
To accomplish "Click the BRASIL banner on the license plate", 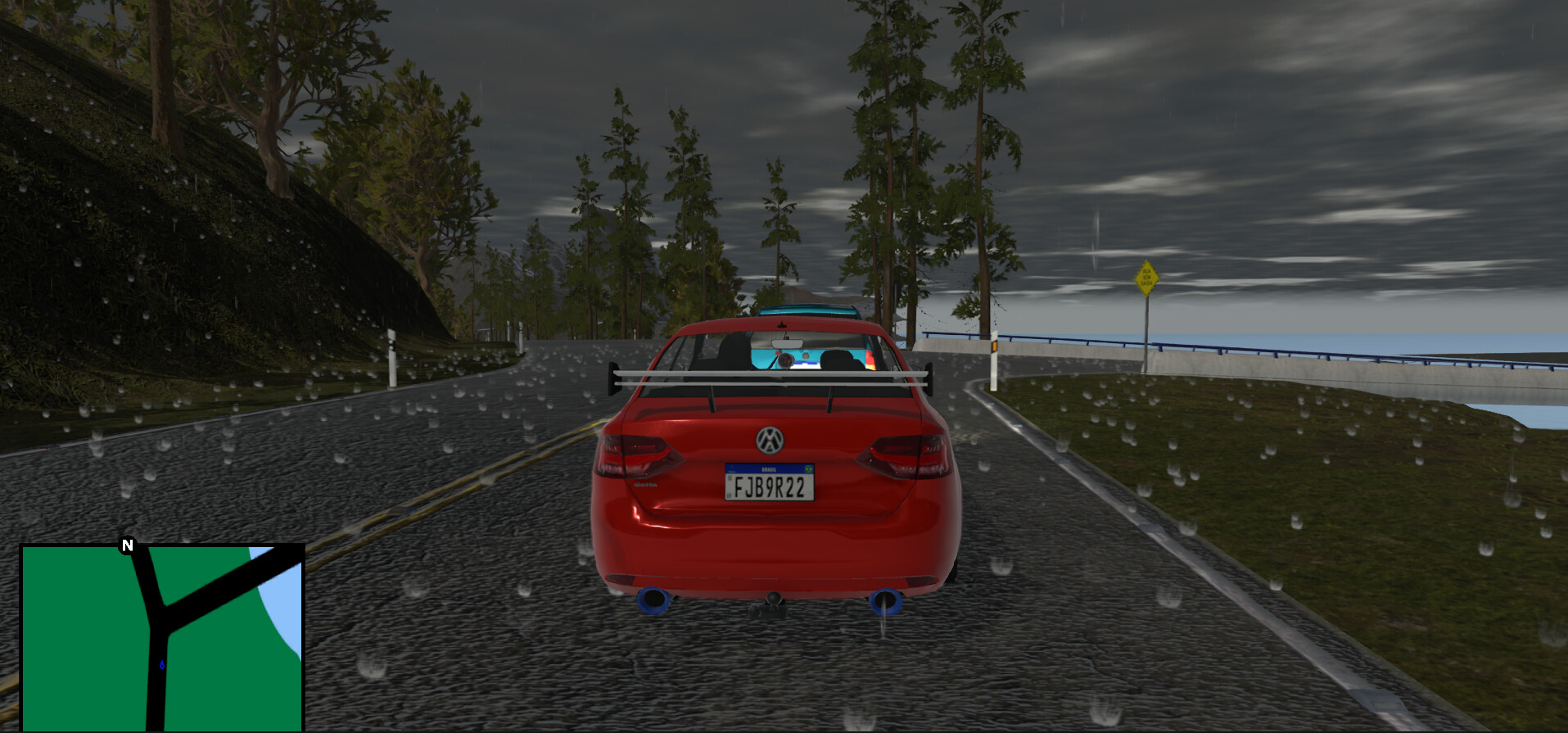I will (x=768, y=468).
